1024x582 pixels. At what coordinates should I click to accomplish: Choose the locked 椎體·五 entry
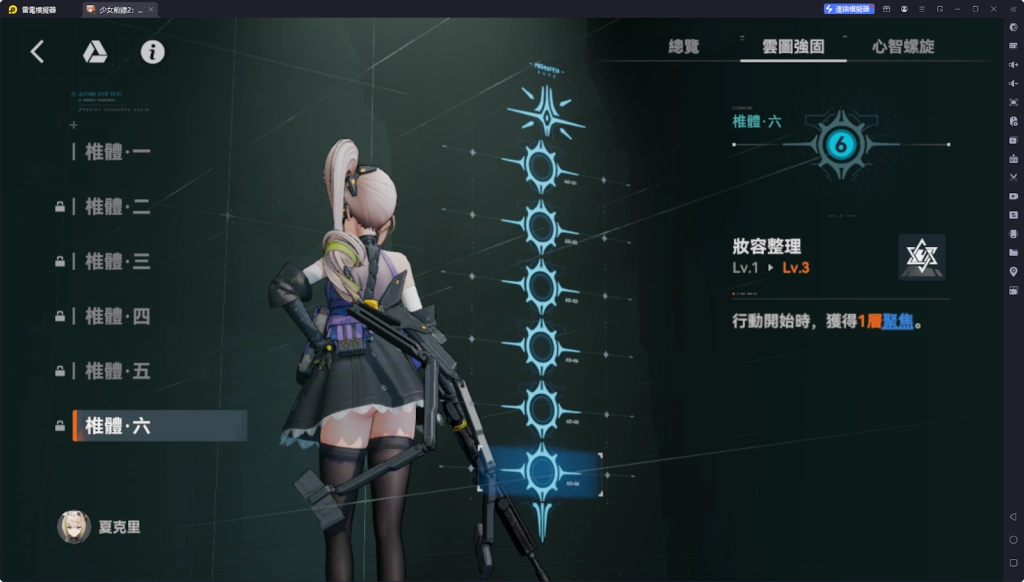tap(118, 372)
